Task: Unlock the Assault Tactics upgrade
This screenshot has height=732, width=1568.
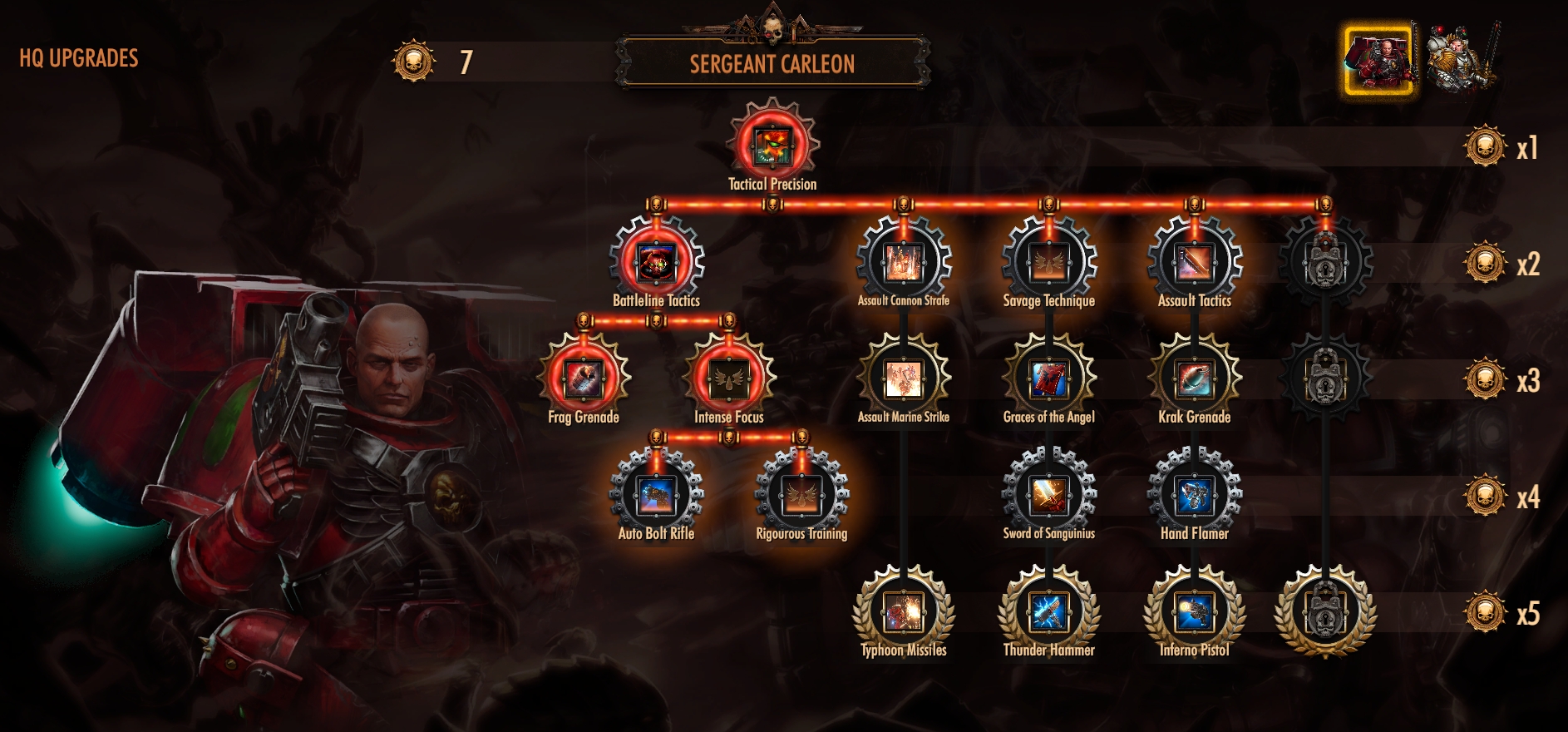Action: coord(1194,263)
